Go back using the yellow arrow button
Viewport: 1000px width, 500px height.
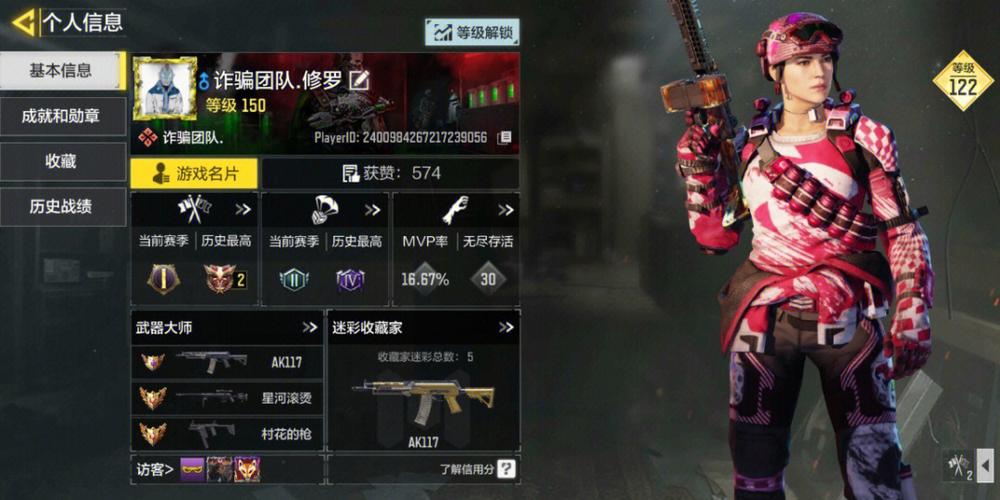coord(23,21)
